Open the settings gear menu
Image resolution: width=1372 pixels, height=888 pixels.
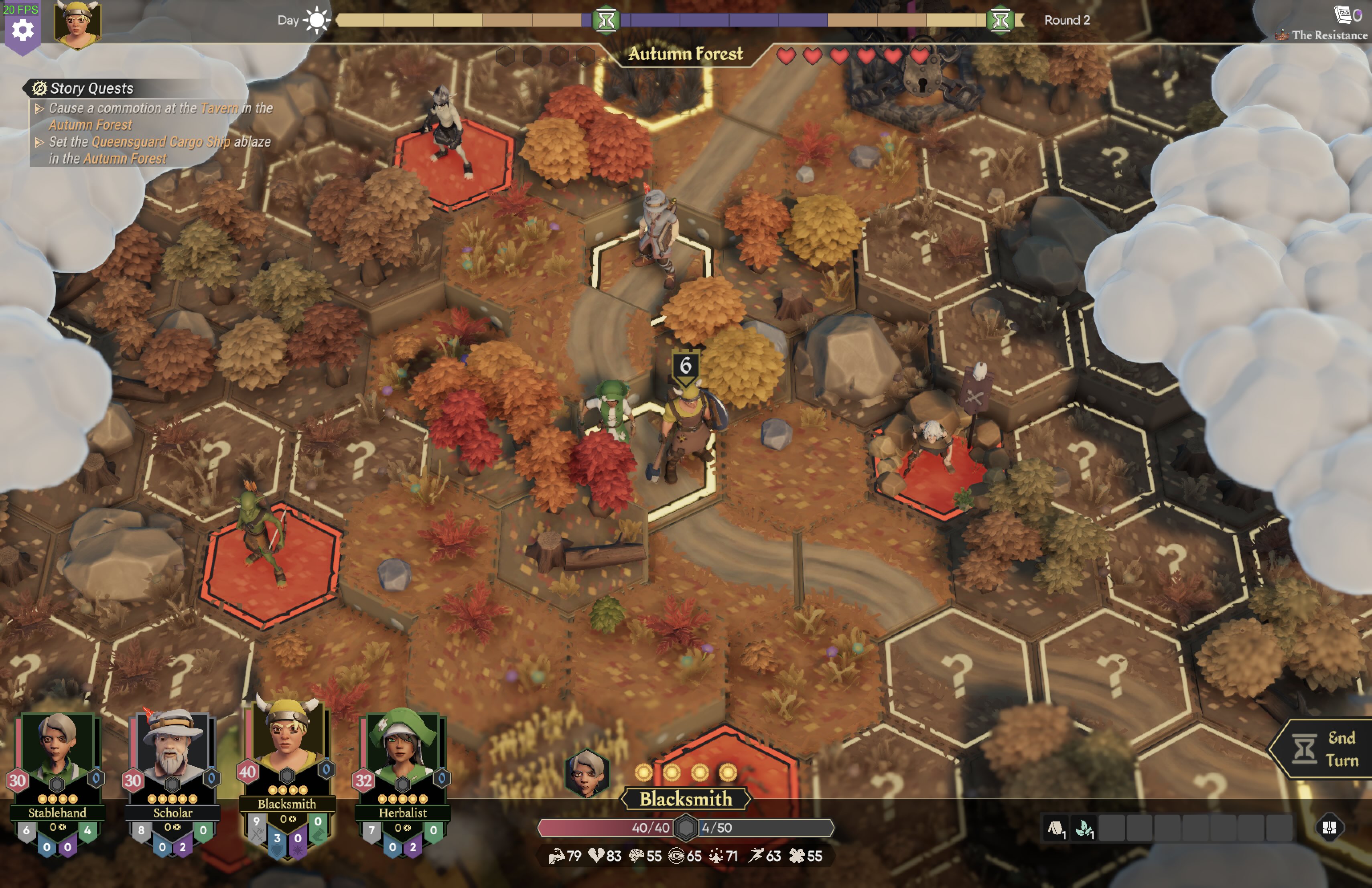22,29
